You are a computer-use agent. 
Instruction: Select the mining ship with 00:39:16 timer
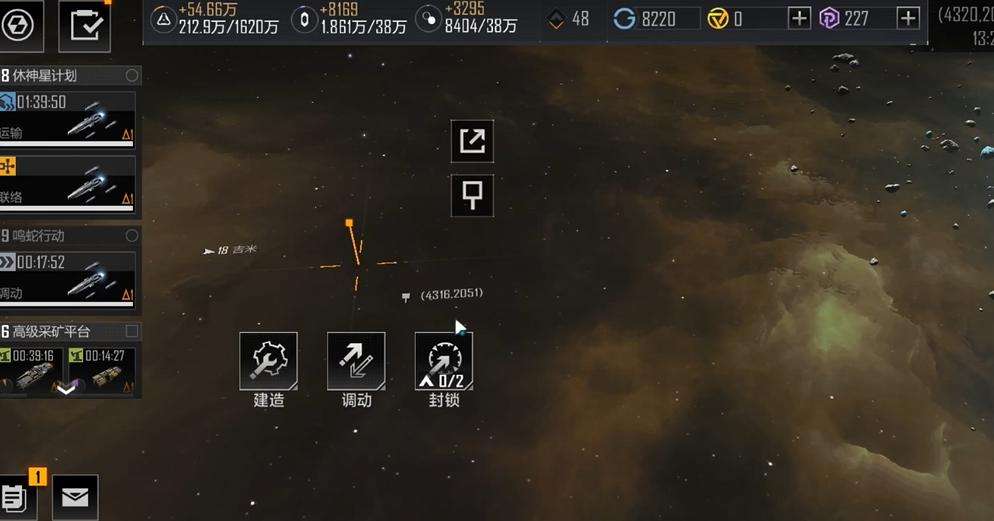point(33,368)
